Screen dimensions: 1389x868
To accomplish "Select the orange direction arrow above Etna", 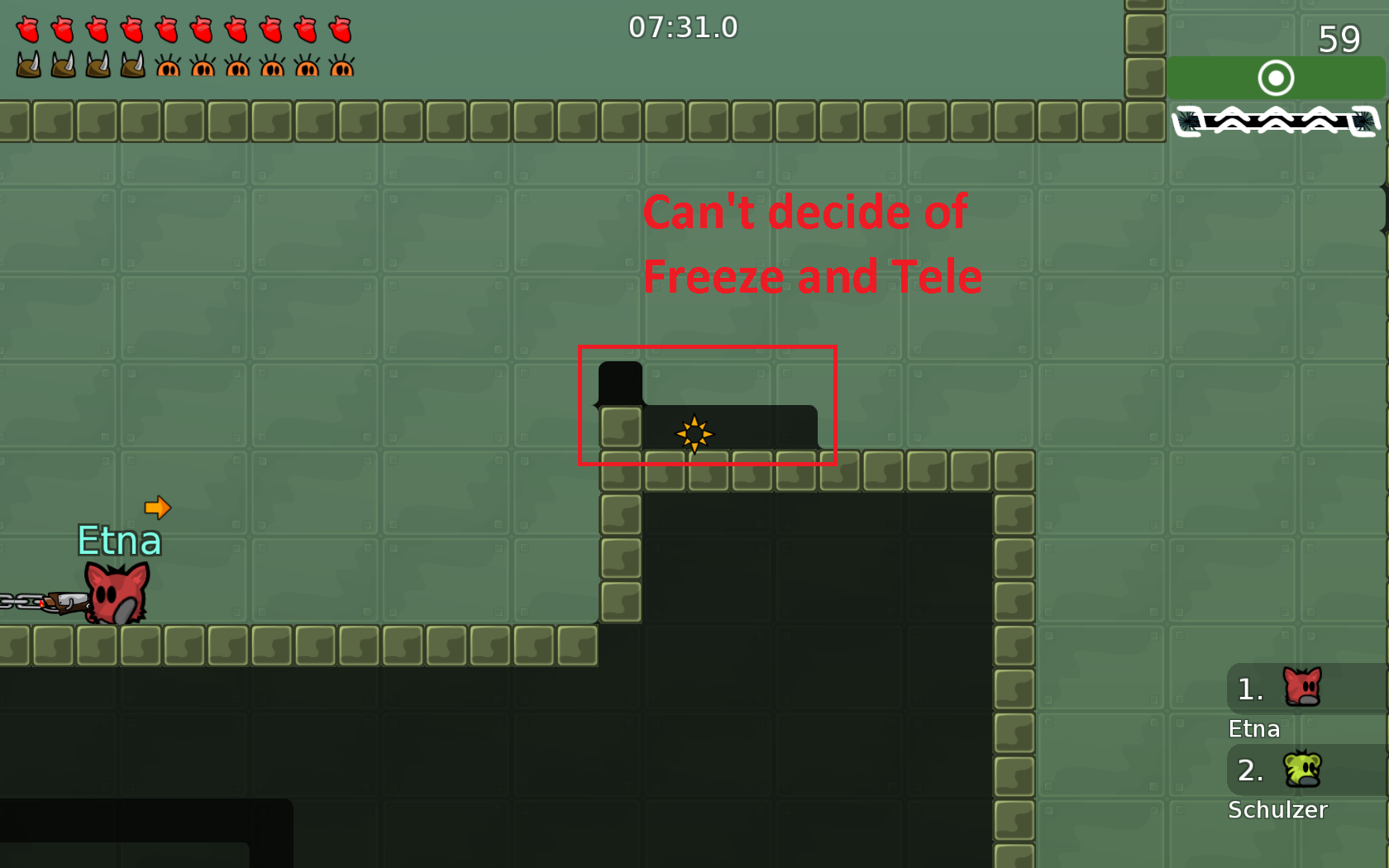I will pos(158,507).
